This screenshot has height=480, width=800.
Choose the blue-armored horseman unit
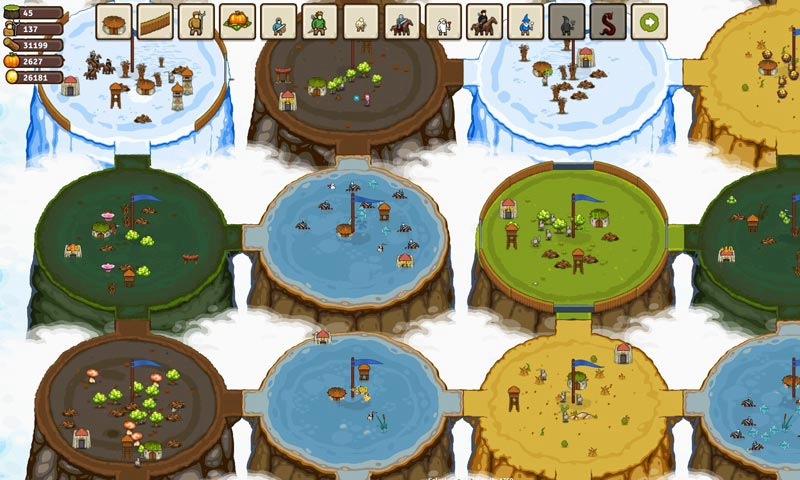(x=401, y=21)
